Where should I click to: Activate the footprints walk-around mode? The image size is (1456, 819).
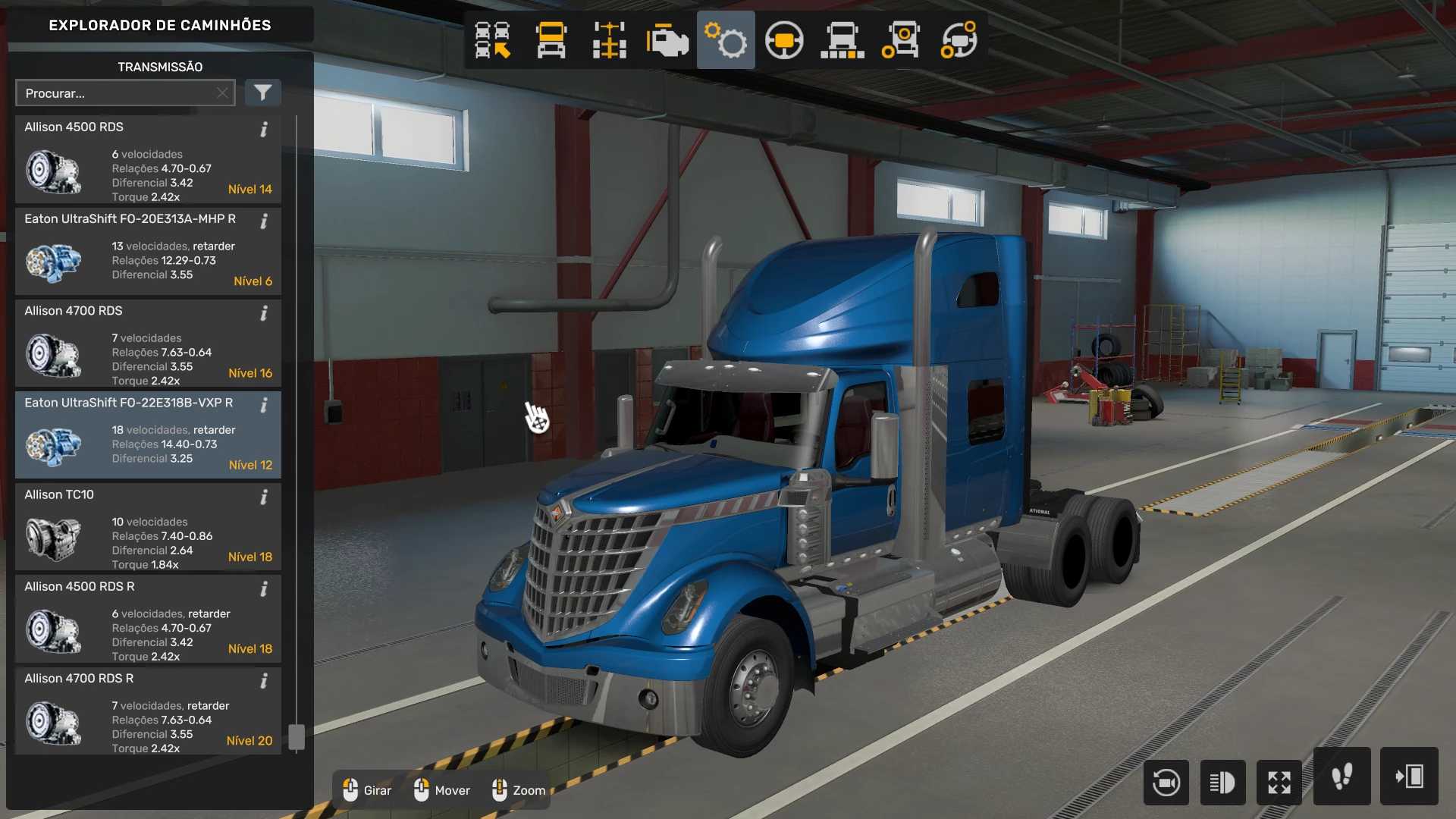pyautogui.click(x=1341, y=777)
